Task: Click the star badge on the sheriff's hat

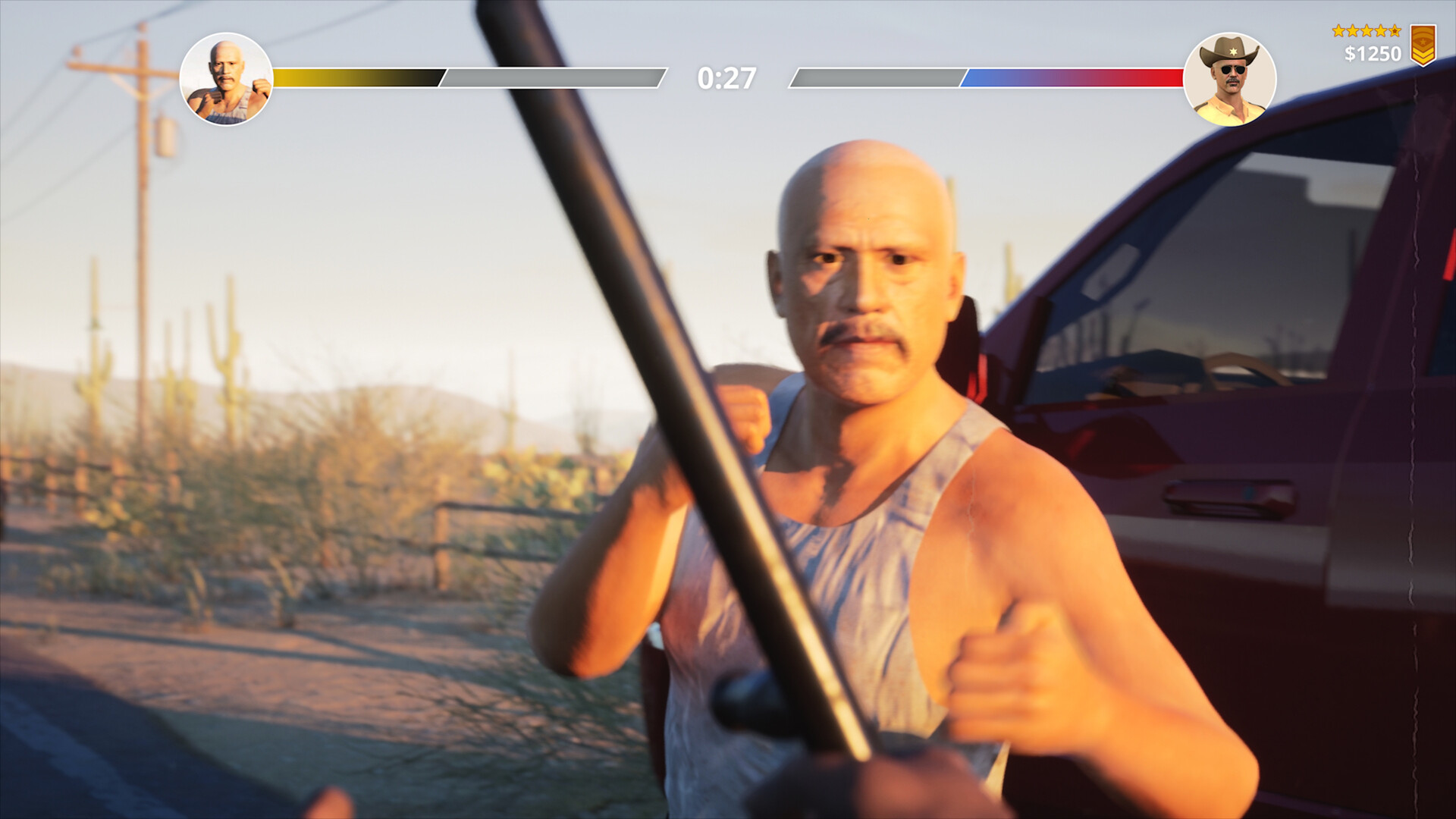Action: [1233, 52]
